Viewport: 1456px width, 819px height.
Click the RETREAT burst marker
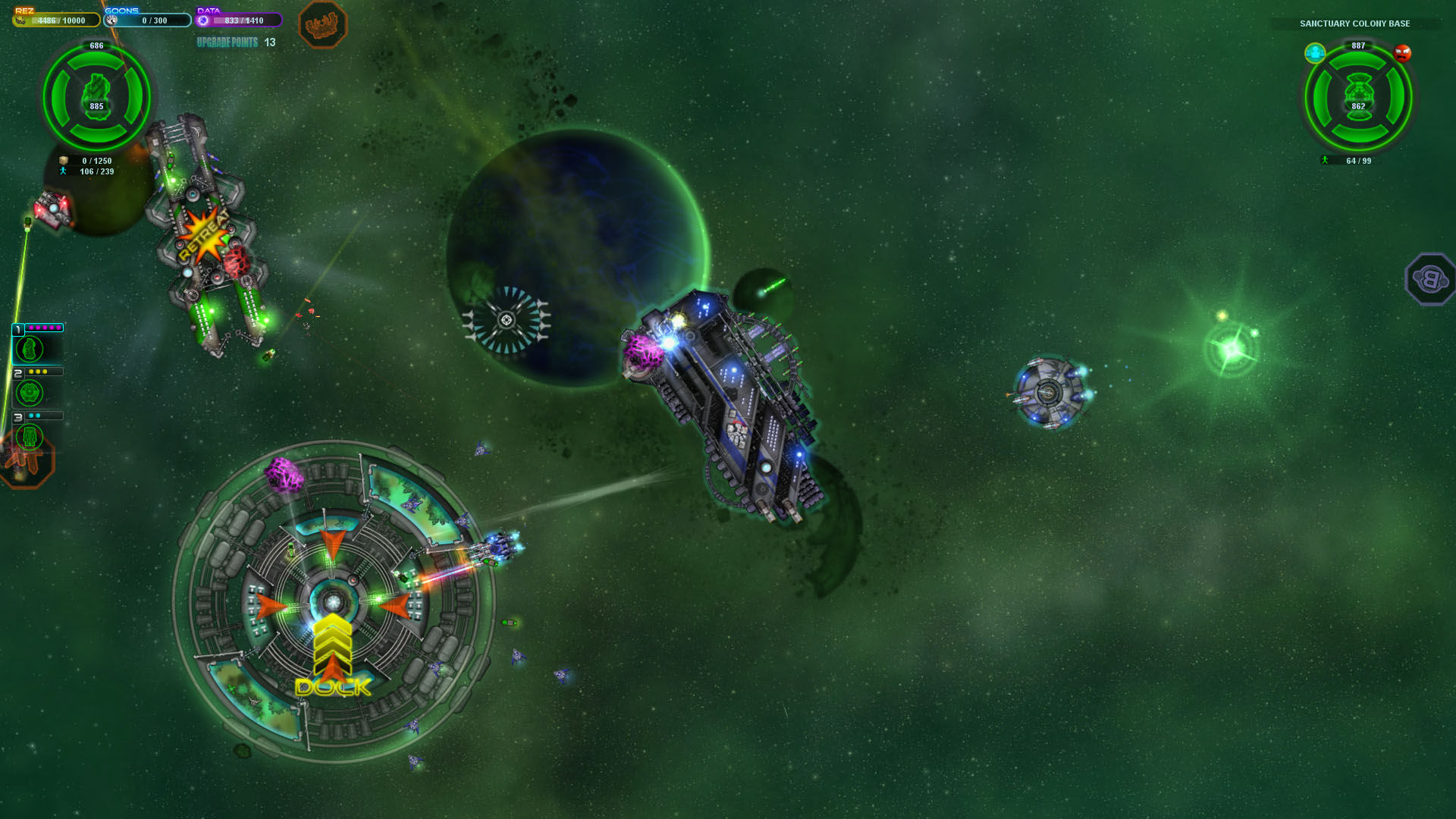[203, 237]
